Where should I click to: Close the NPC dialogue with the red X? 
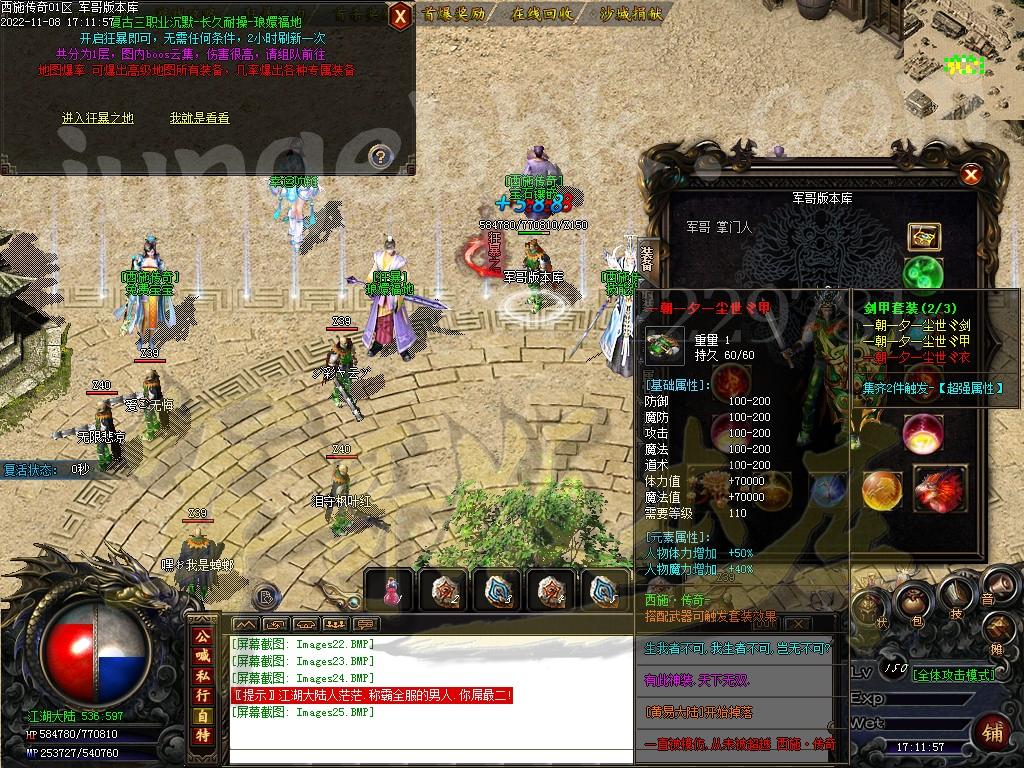click(399, 16)
